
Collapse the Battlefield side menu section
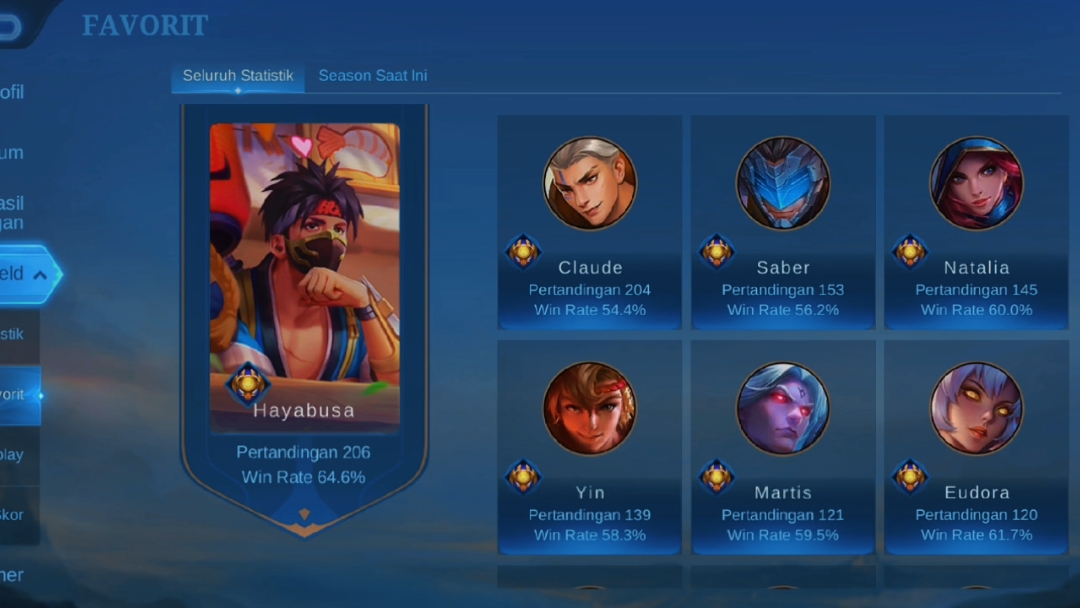coord(26,274)
